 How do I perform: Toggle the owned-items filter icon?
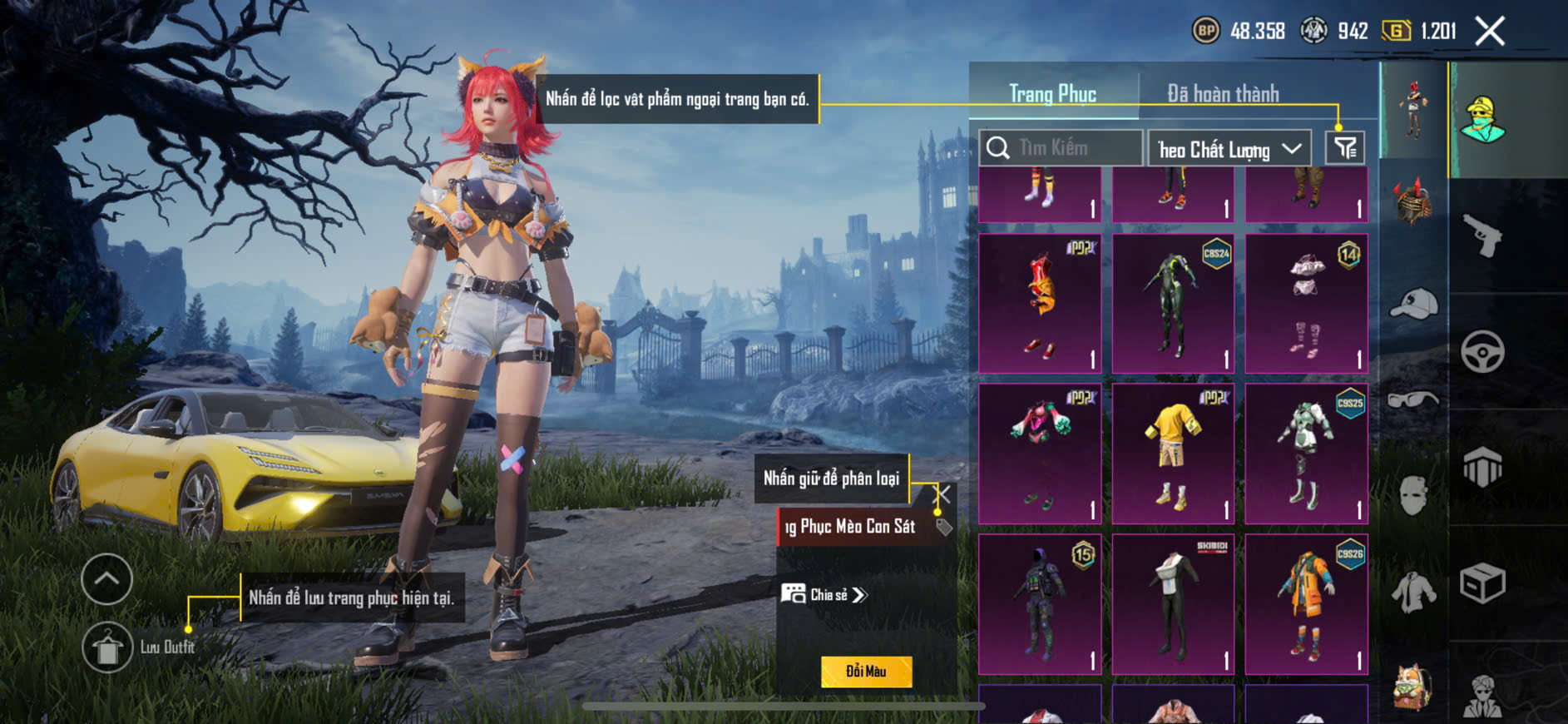tap(1345, 148)
